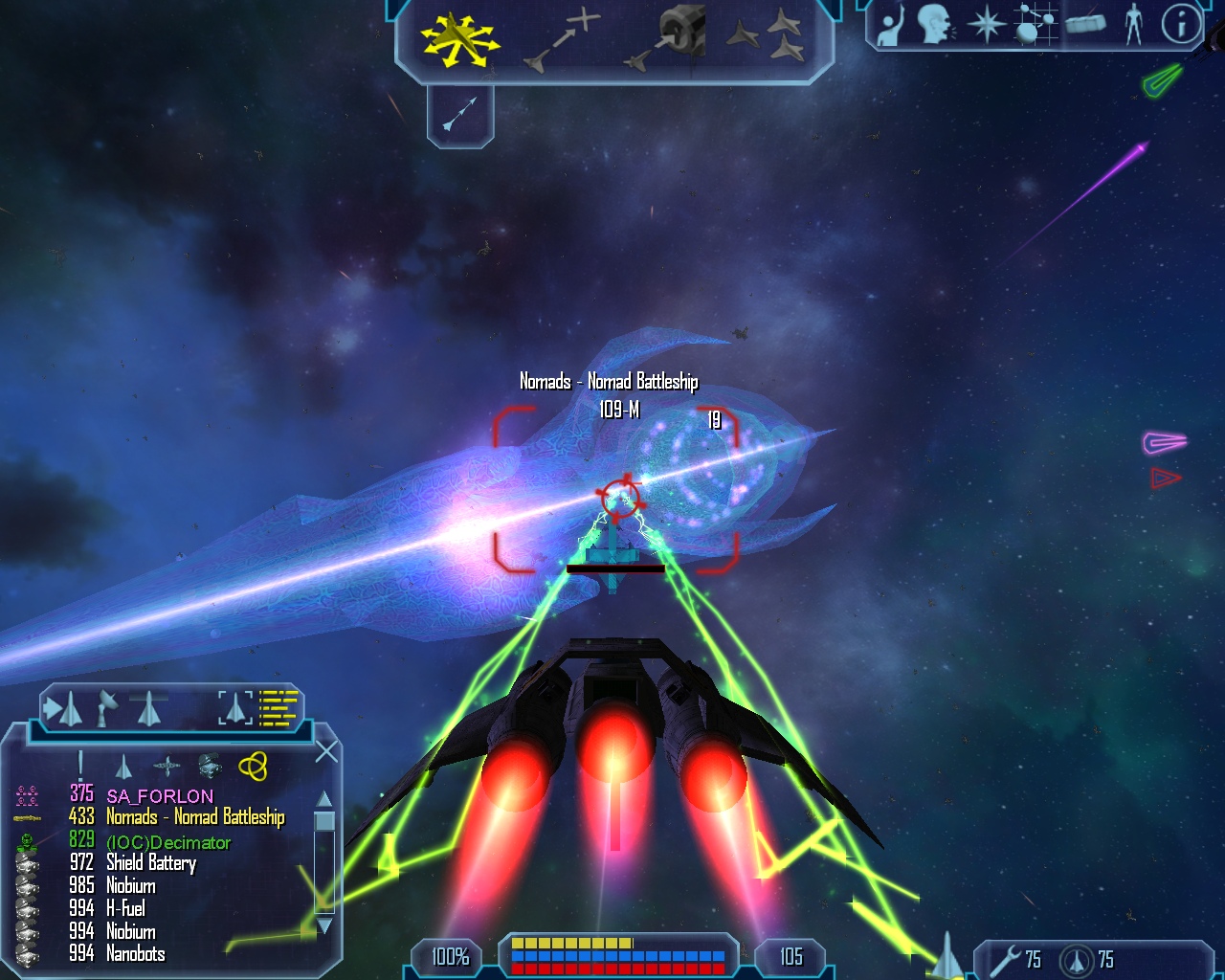Click the small missile icon below the maneuver bar
Screen dimensions: 1225x980
point(459,115)
